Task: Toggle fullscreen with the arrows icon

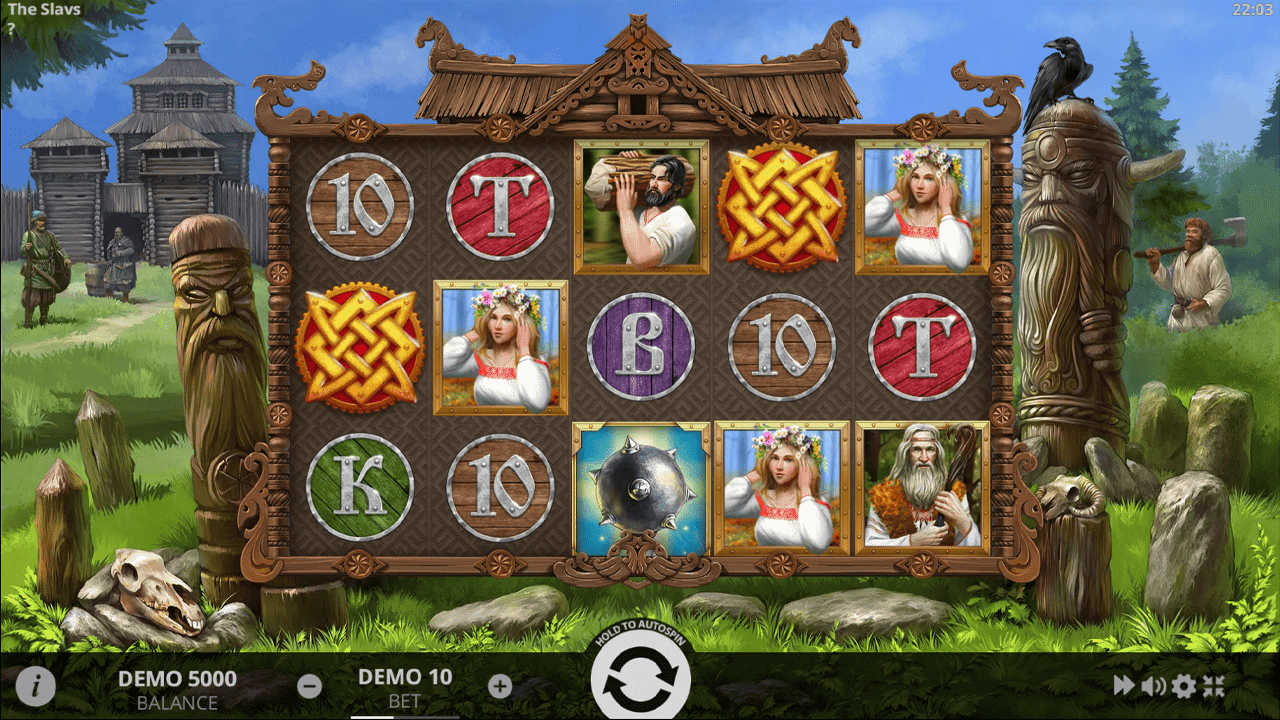Action: (x=1213, y=685)
